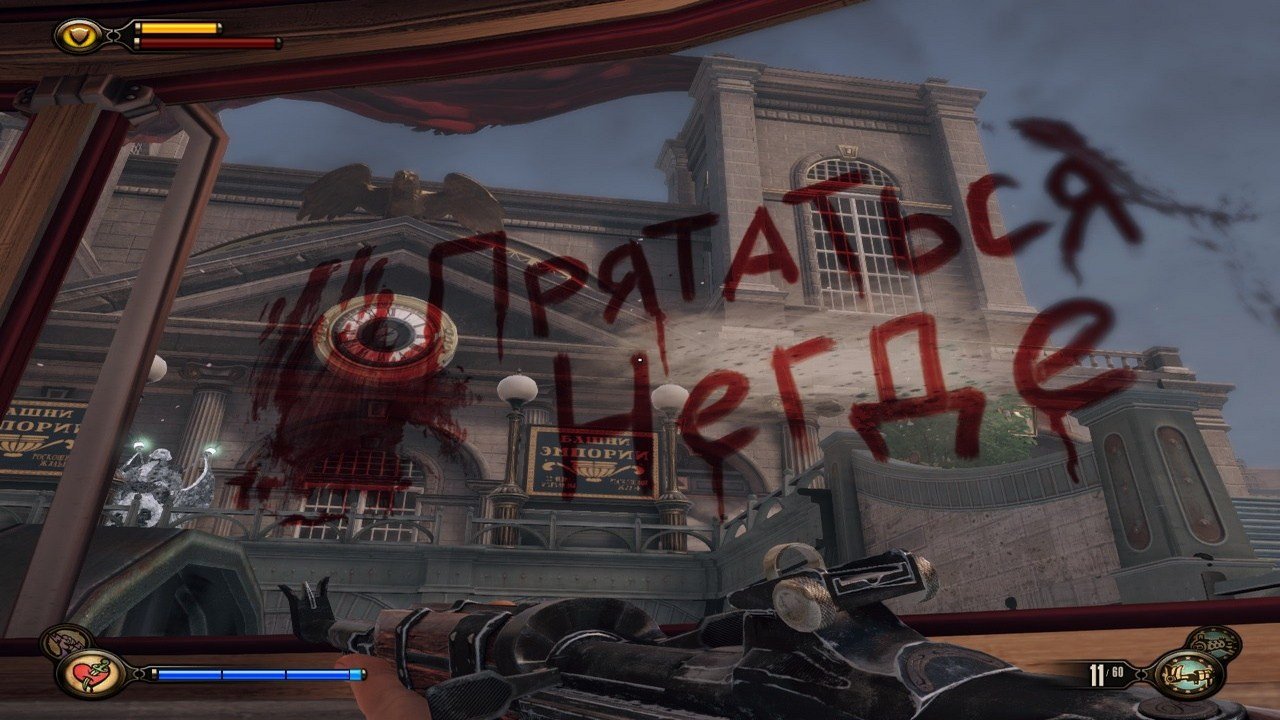
Task: Toggle the yellow shield bar top left
Action: coord(175,29)
